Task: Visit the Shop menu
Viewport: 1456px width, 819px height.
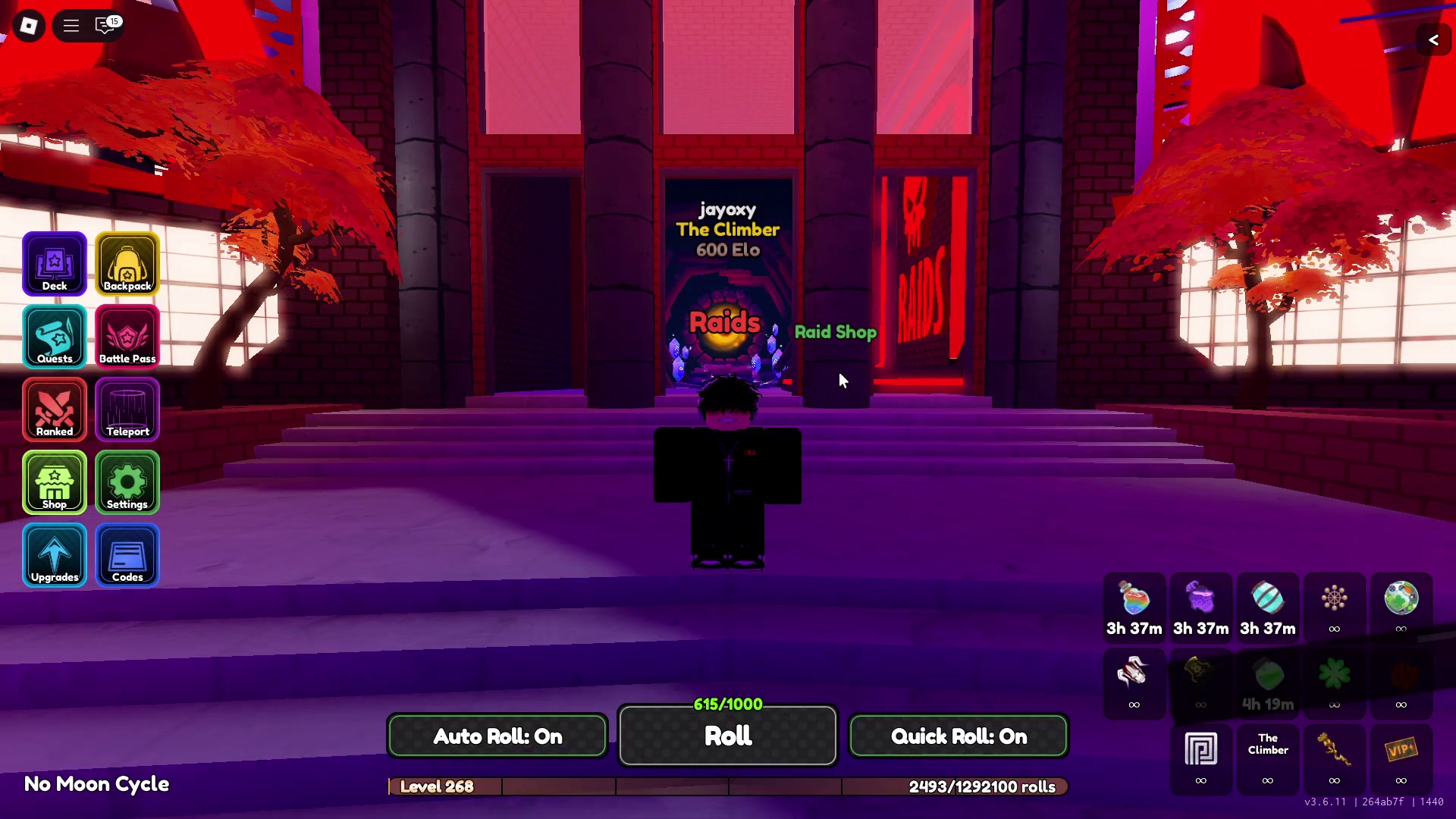Action: (55, 482)
